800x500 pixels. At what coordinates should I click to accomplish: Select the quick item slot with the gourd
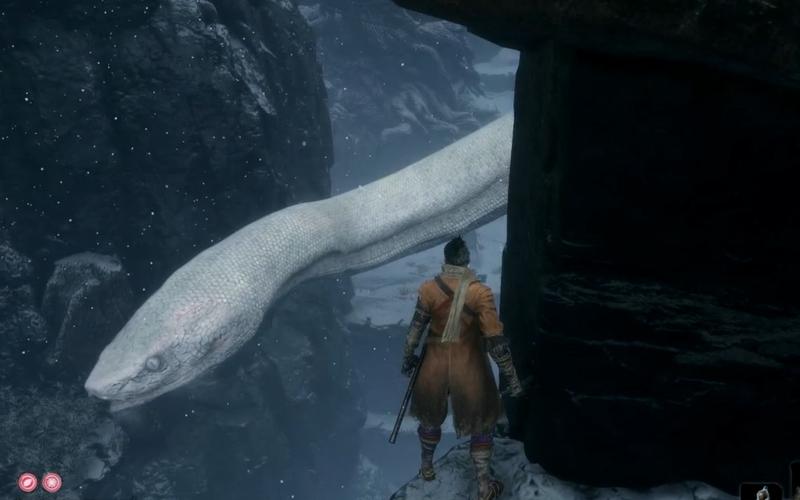pos(762,491)
